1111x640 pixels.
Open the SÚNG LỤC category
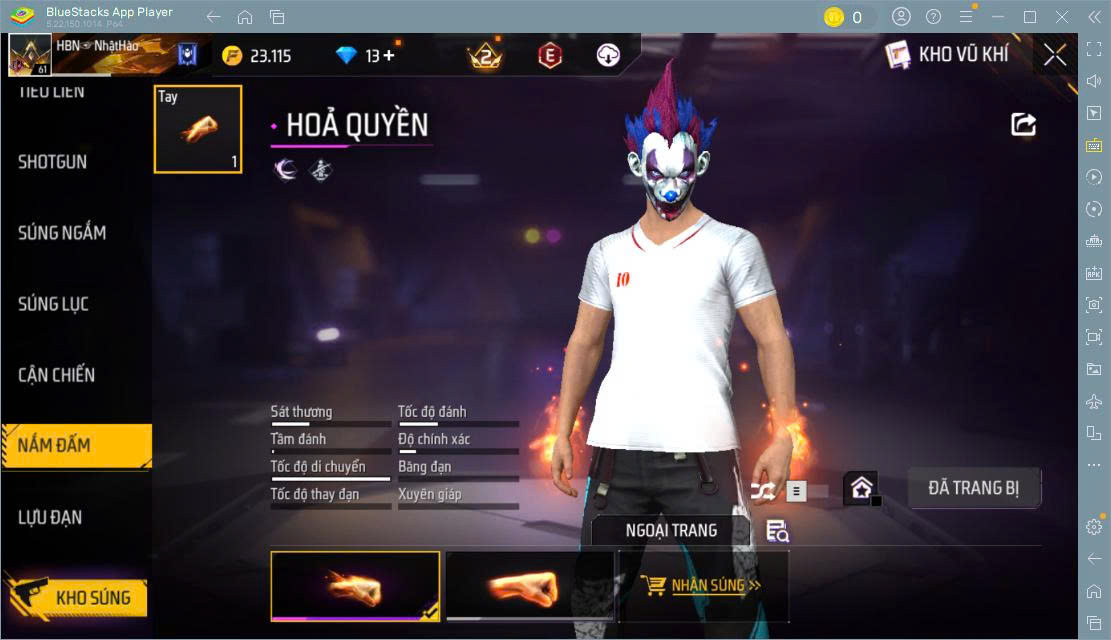tap(54, 304)
